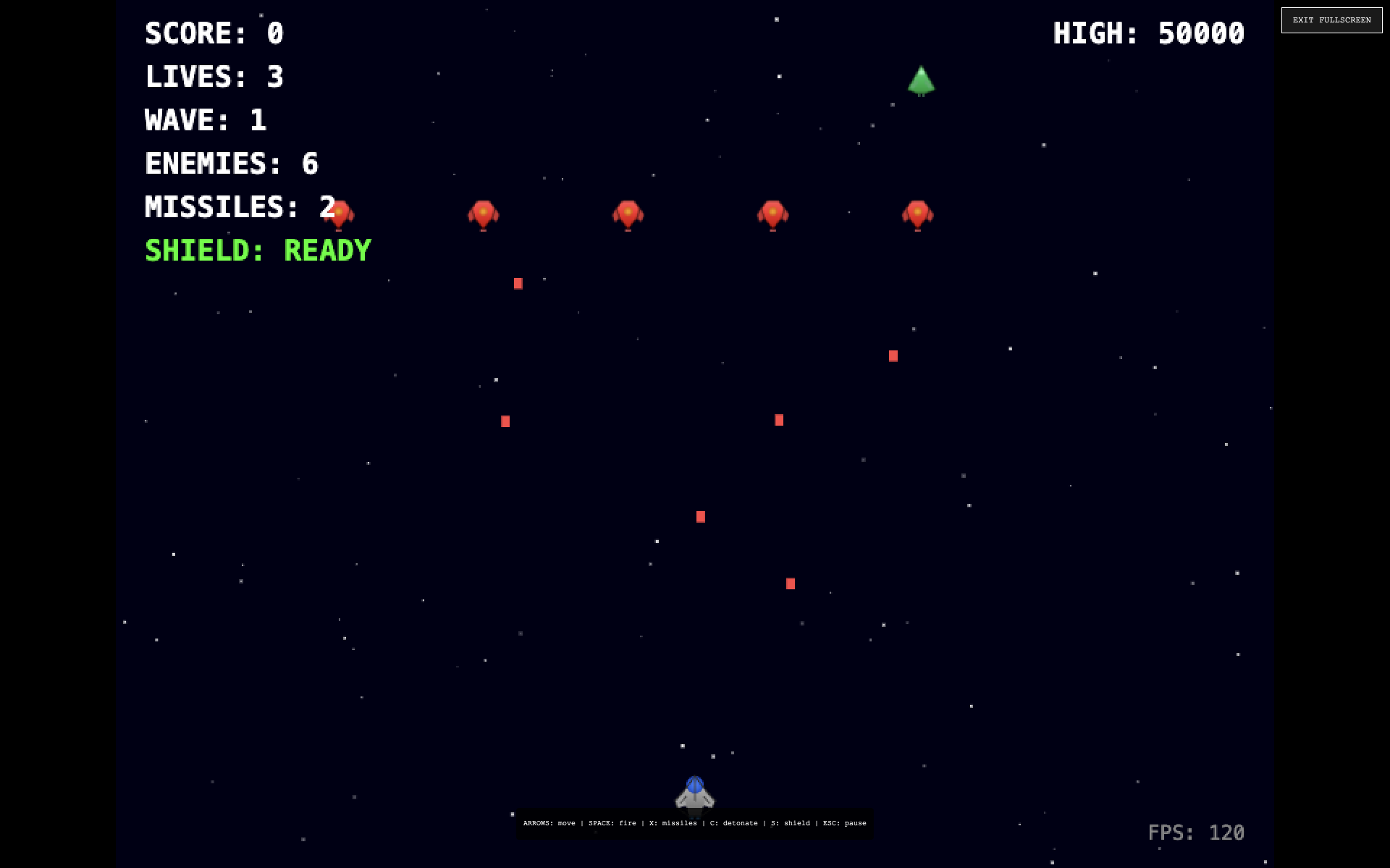Image resolution: width=1390 pixels, height=868 pixels.
Task: Click the SPACE: fire hint text
Action: click(612, 823)
